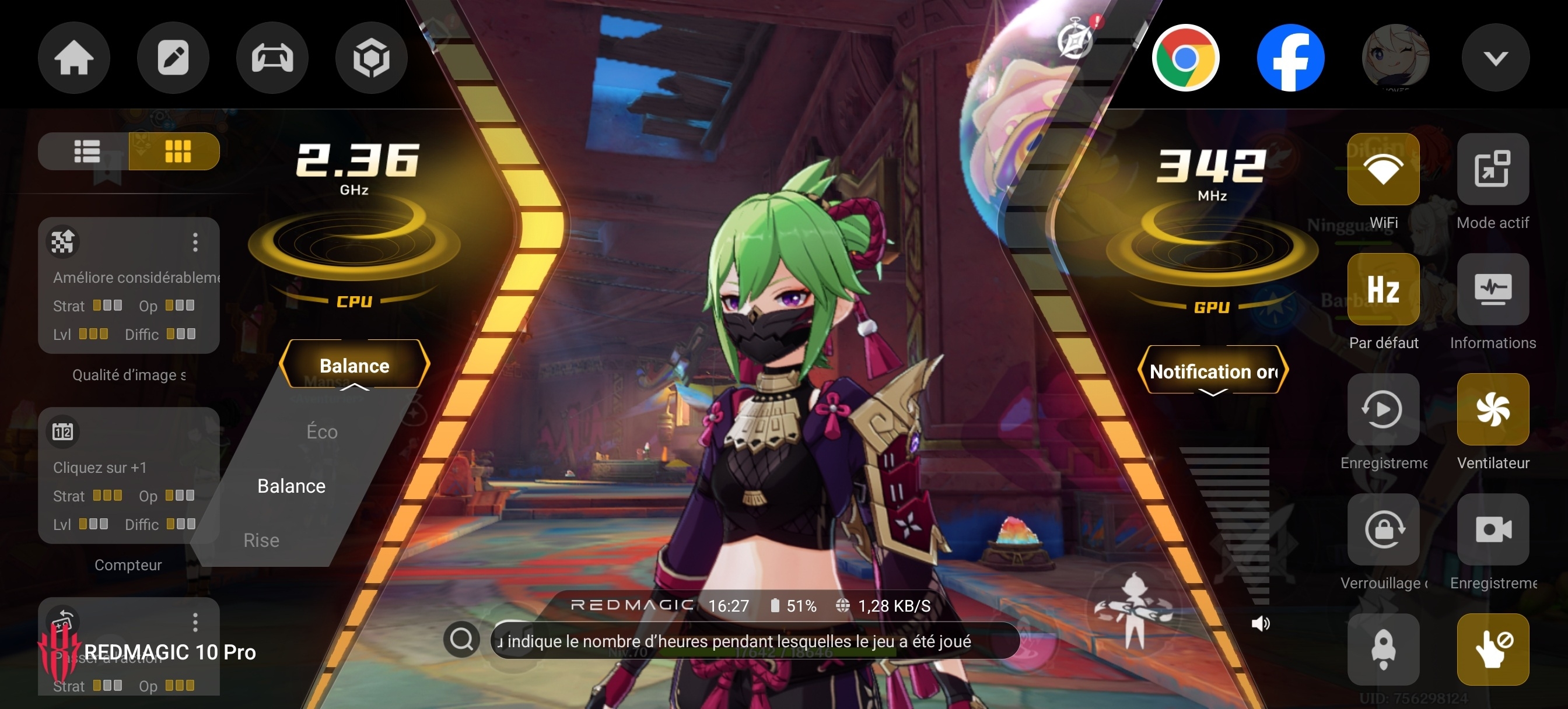Collapse the Balance mode dropdown

(x=354, y=365)
